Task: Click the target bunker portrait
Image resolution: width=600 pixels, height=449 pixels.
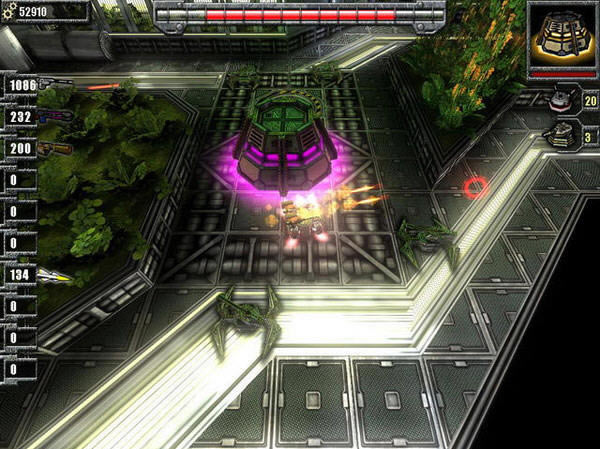Action: (x=561, y=36)
